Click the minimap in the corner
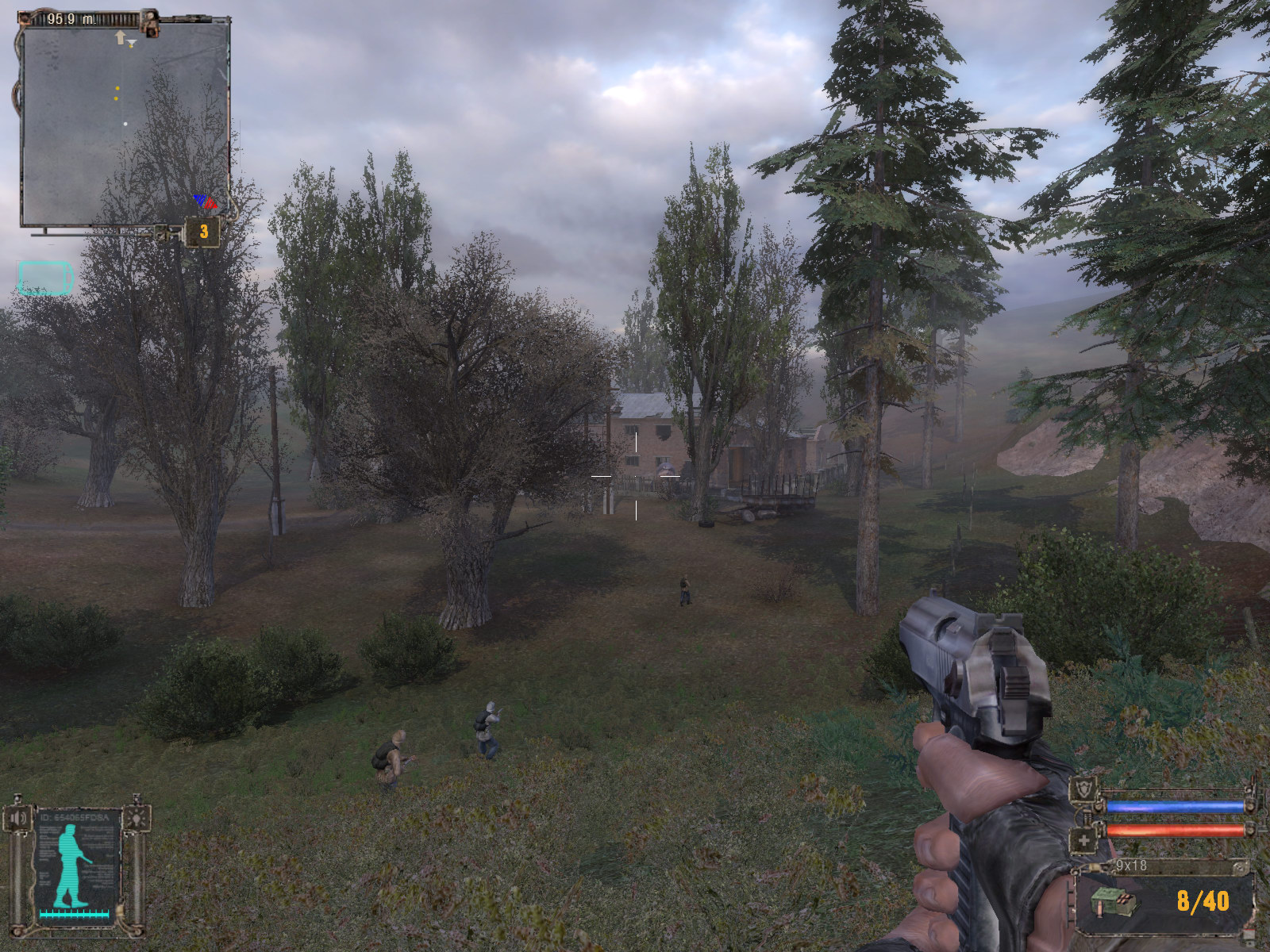Screen dimensions: 1270x952 click(124, 123)
